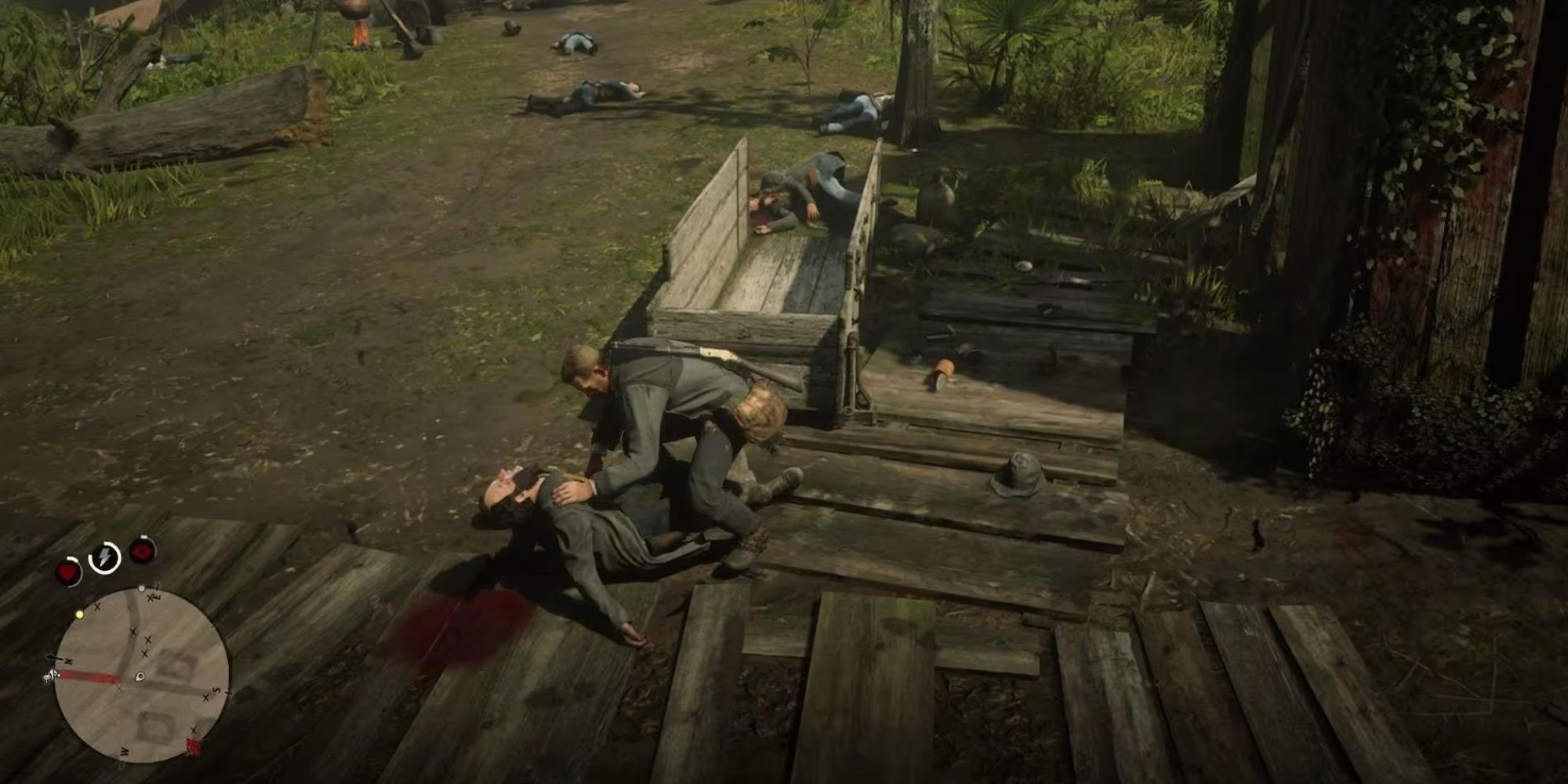Click an X dead-enemy marker on the minimap
This screenshot has width=1568, height=784.
[x=134, y=631]
